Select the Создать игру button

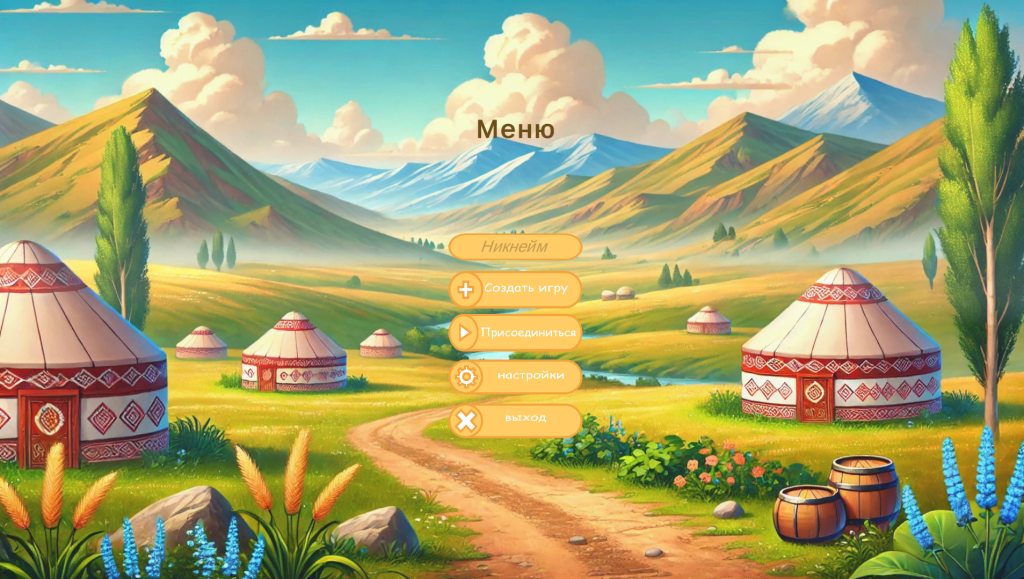pyautogui.click(x=515, y=289)
